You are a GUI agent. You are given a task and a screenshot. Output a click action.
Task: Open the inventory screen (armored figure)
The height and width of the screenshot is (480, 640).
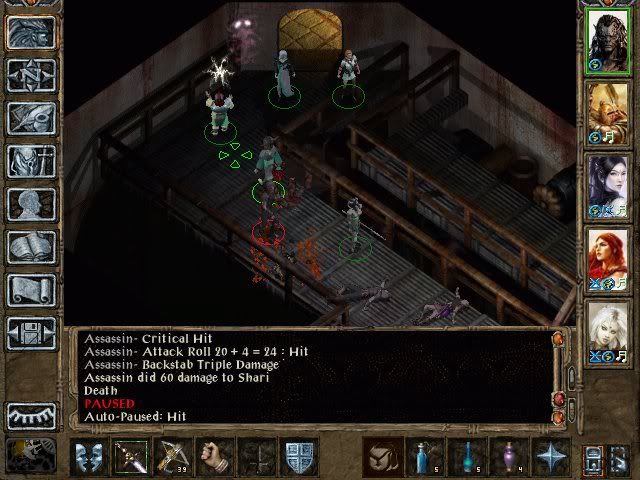pos(31,160)
